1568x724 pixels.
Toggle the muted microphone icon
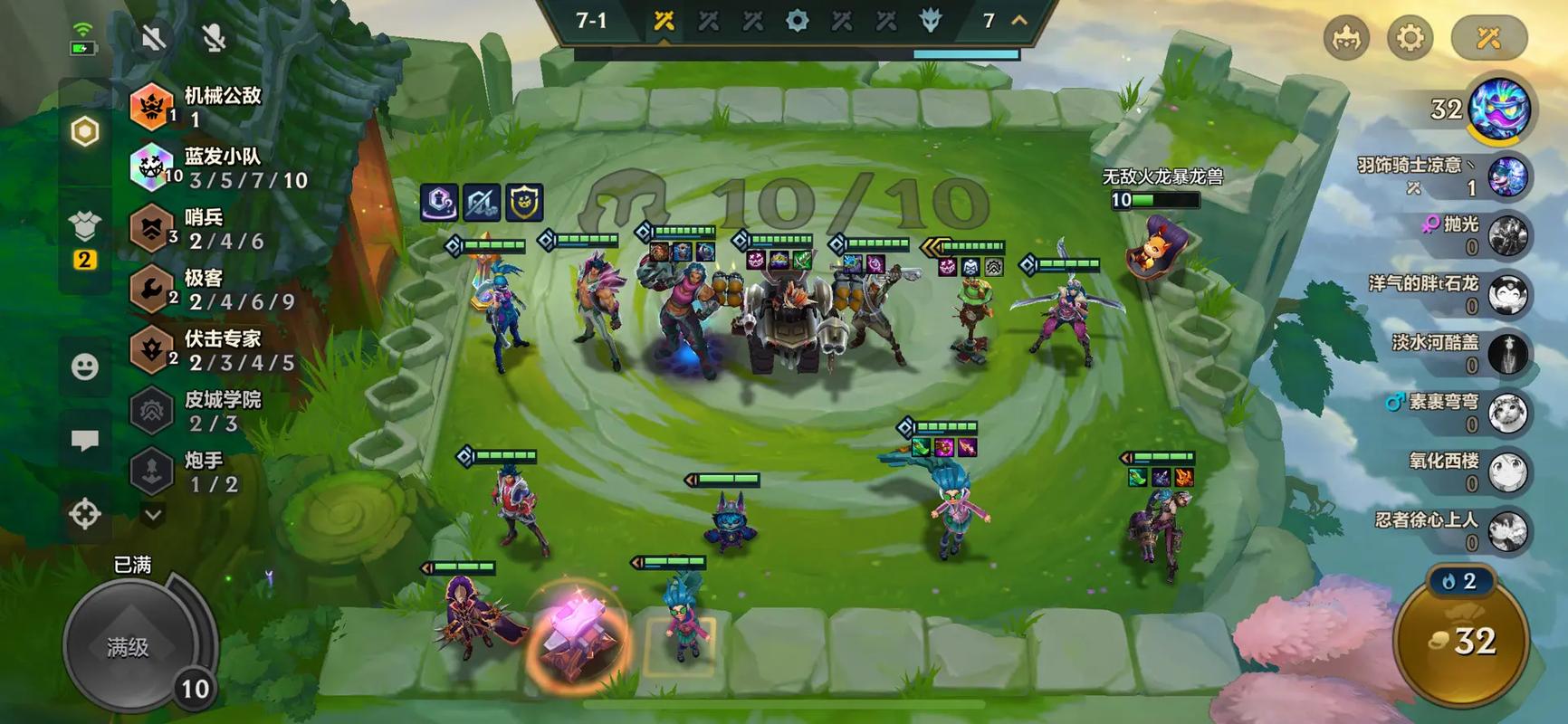(x=214, y=38)
